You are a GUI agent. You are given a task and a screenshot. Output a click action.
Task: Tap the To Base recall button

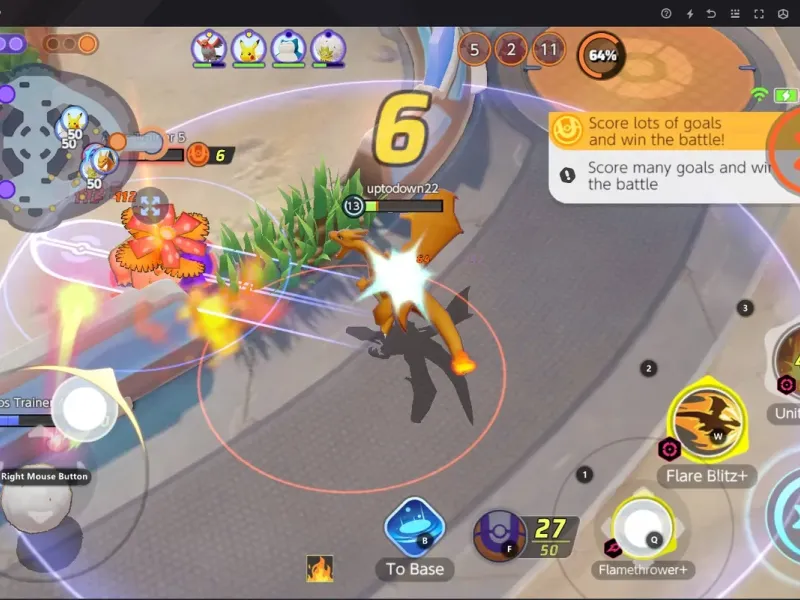414,526
